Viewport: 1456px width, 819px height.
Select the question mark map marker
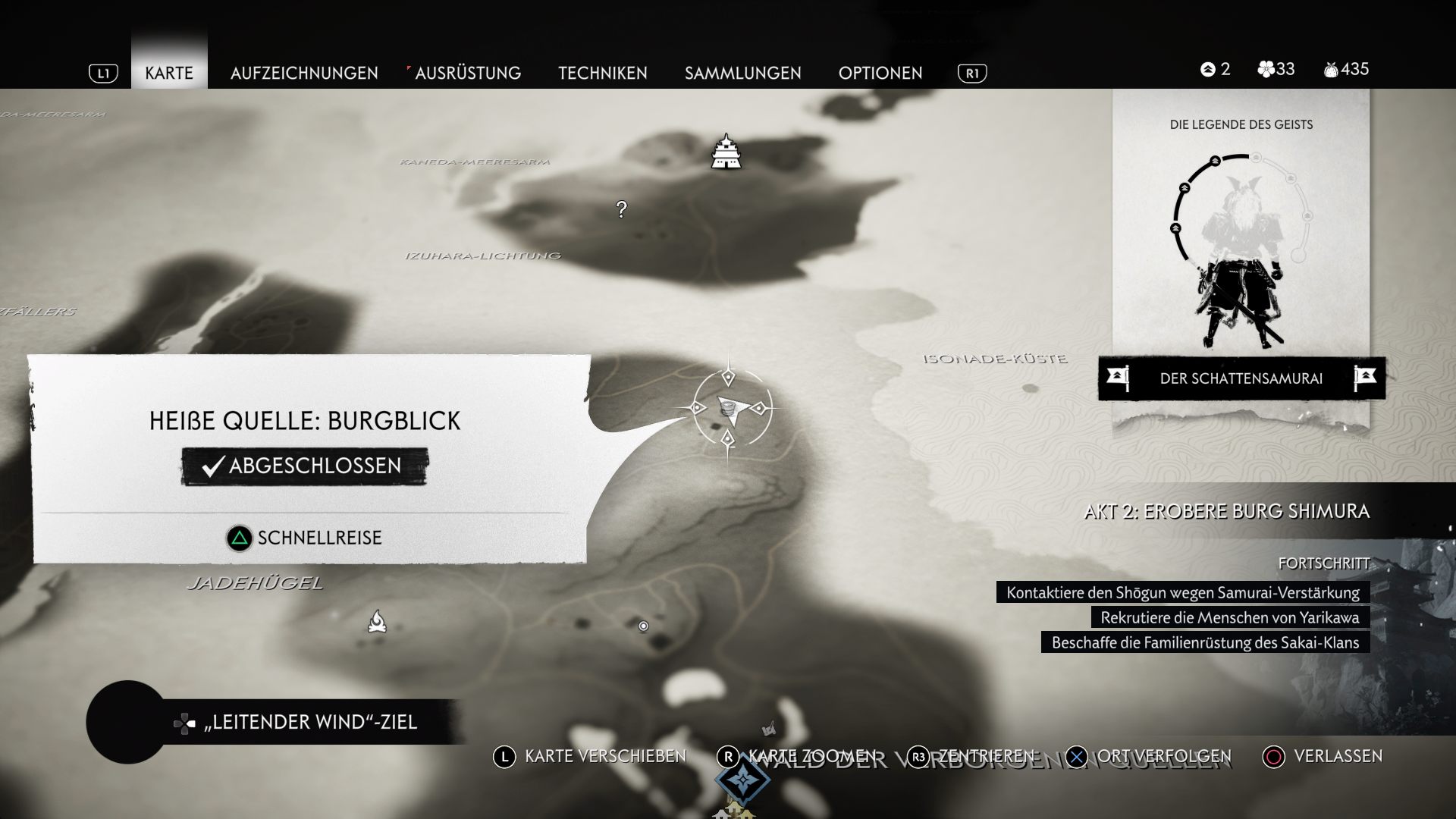622,209
